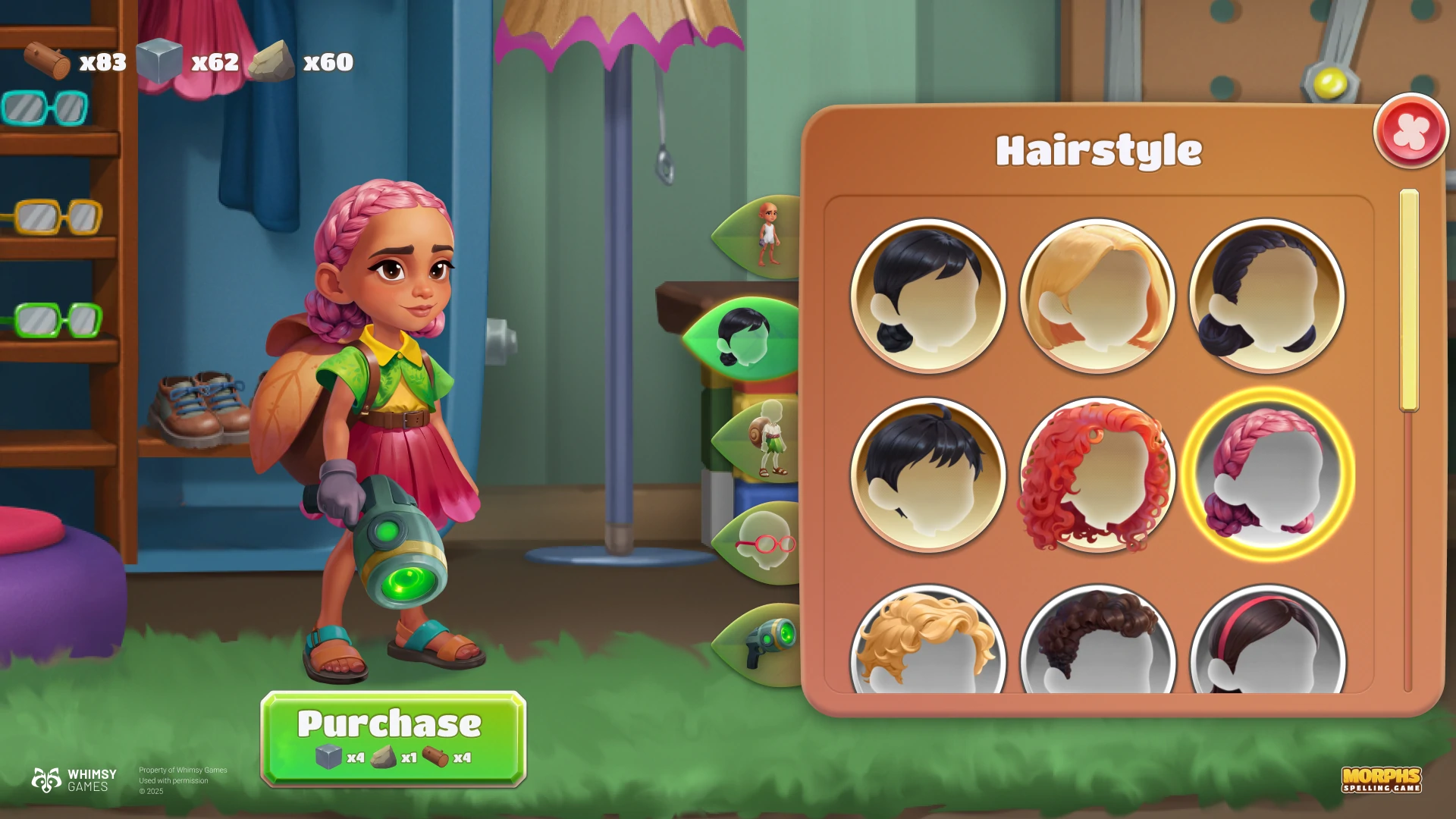Close the Hairstyle panel
Image resolution: width=1456 pixels, height=819 pixels.
tap(1410, 131)
